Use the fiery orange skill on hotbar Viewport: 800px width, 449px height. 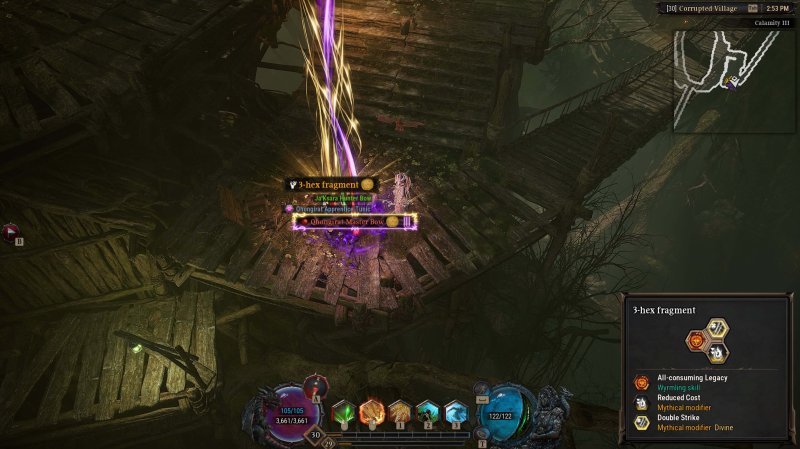pyautogui.click(x=372, y=412)
